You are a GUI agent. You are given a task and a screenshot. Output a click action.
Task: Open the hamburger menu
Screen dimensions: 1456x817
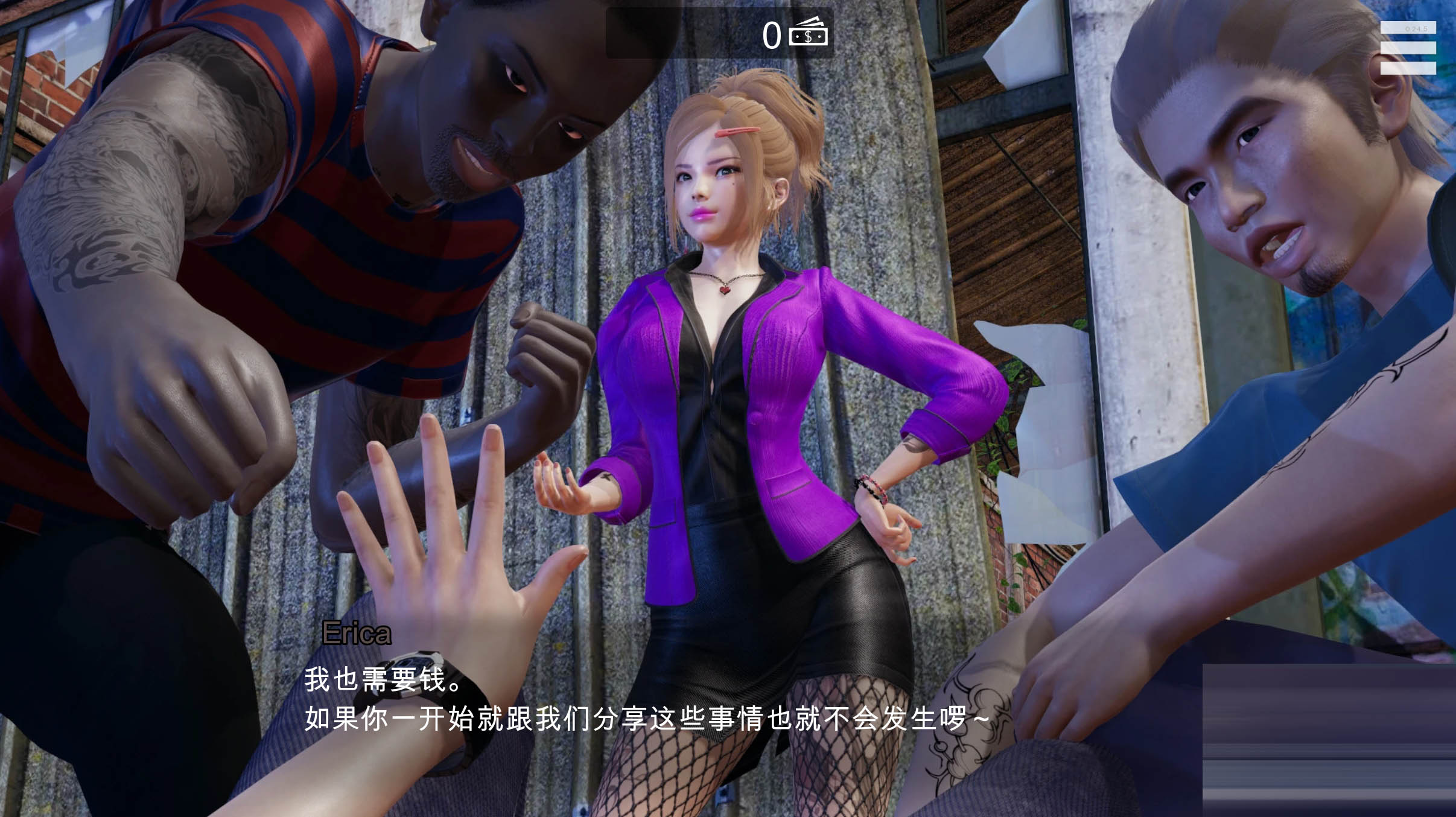[x=1408, y=48]
